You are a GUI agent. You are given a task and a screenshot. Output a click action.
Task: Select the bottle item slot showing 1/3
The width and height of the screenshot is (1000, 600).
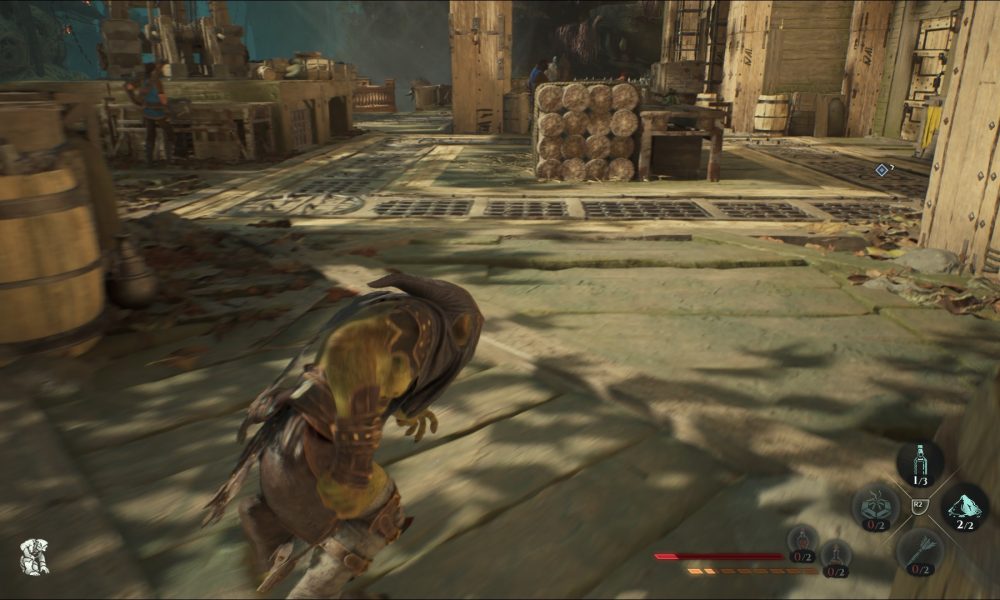click(919, 464)
